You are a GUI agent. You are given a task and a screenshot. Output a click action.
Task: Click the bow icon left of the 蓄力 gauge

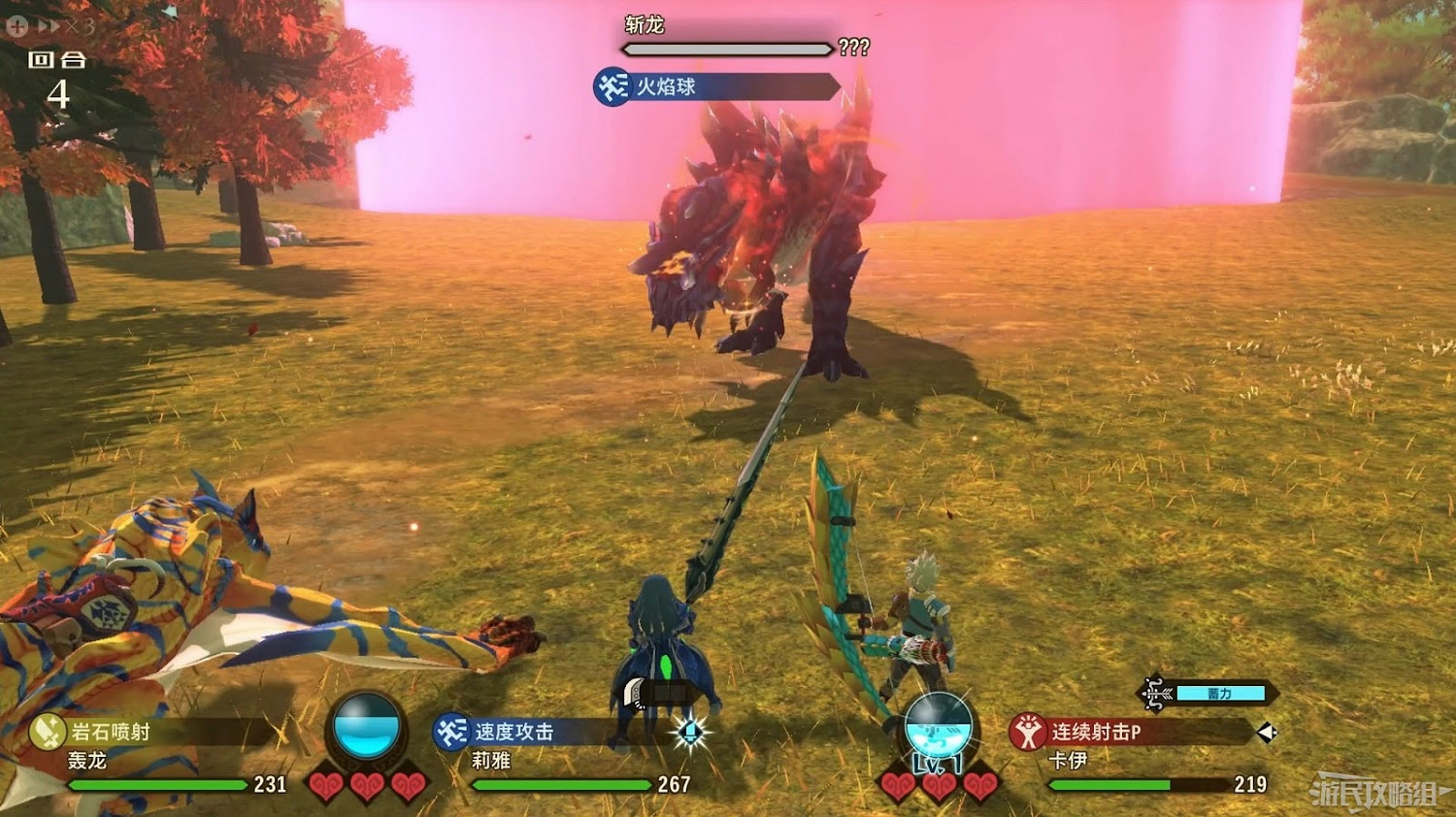coord(1155,693)
